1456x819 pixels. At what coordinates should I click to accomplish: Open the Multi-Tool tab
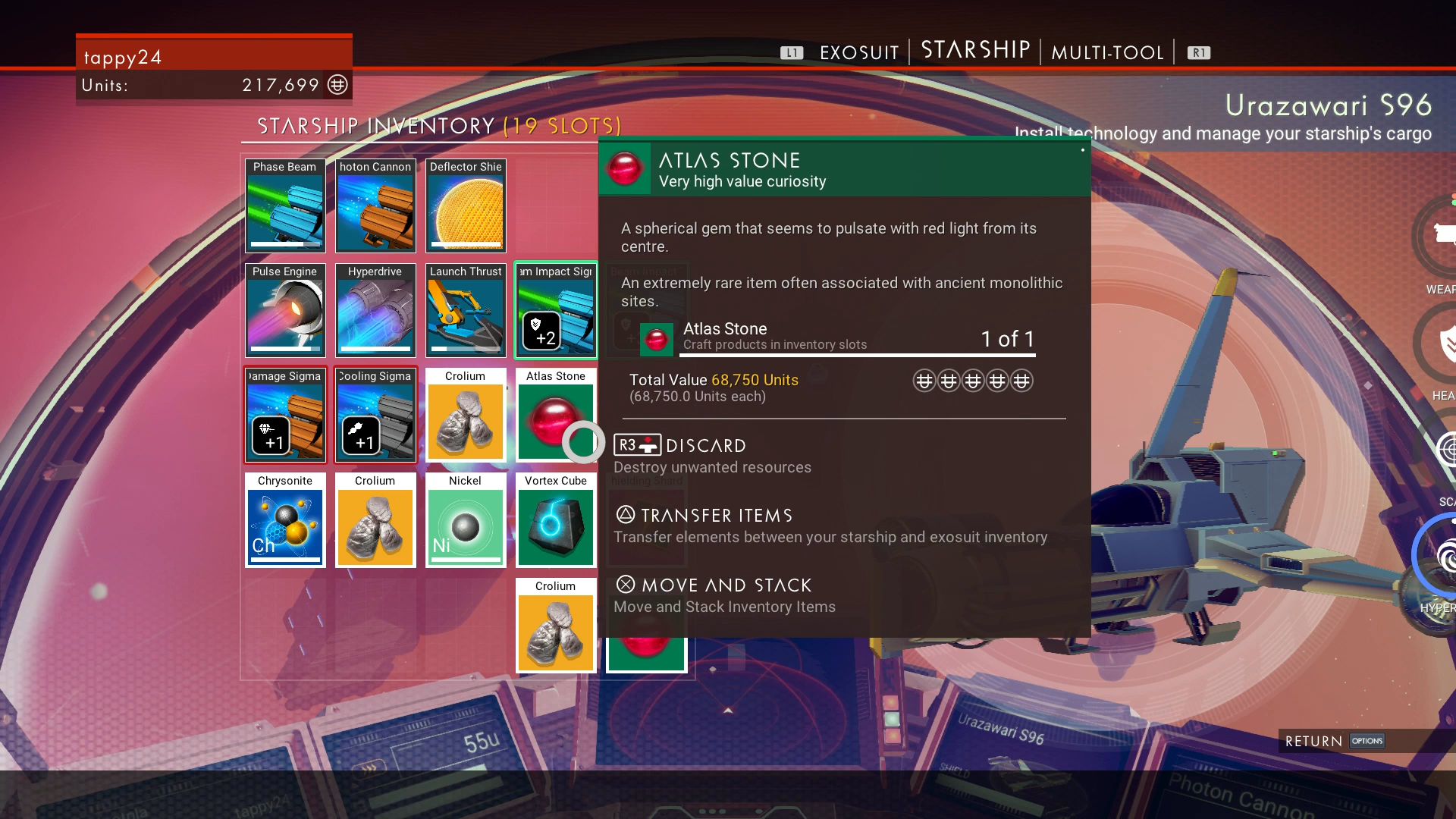[1106, 52]
